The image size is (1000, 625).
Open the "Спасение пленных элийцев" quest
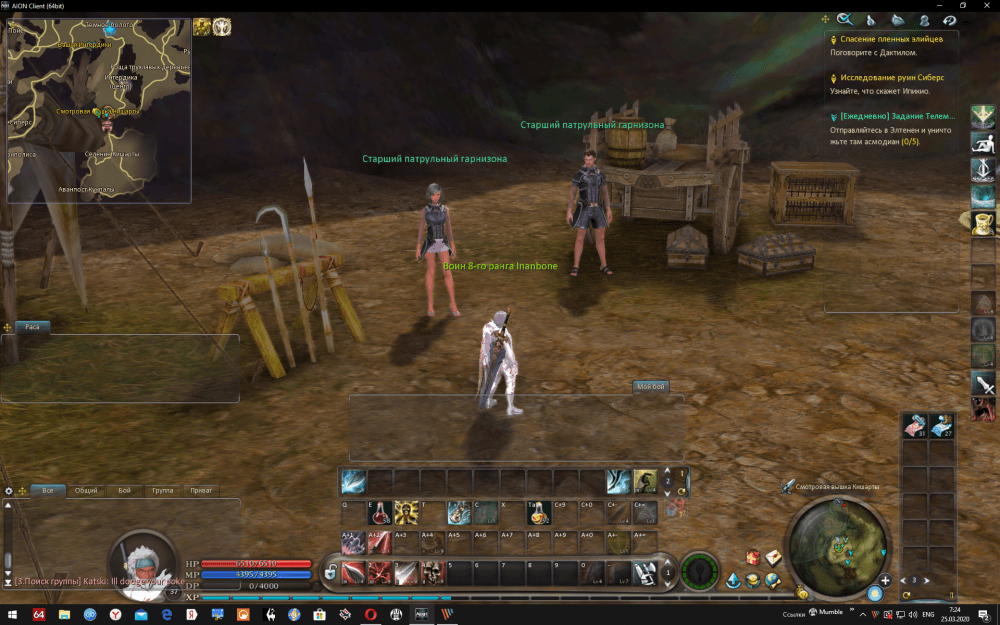(891, 39)
